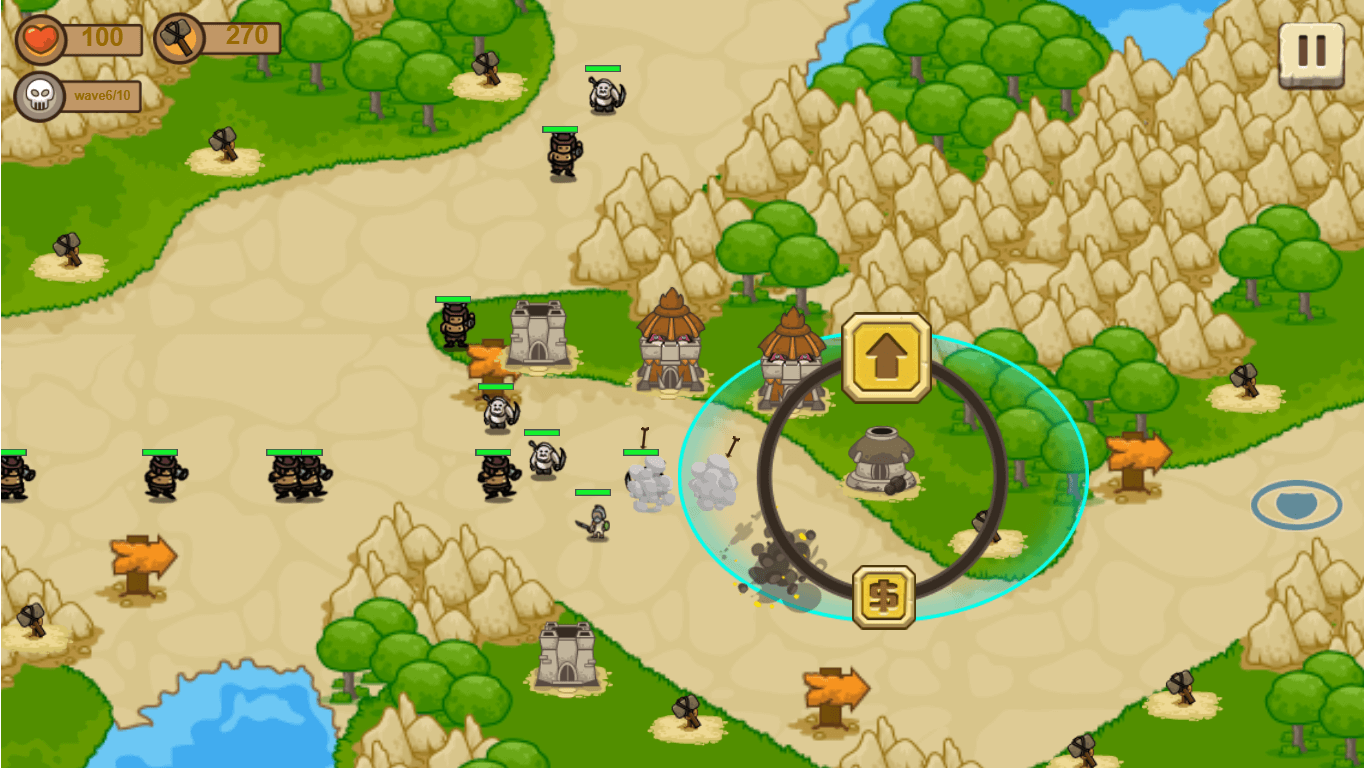The image size is (1366, 768).
Task: Sell the selected tower using the dollar button
Action: [x=883, y=597]
